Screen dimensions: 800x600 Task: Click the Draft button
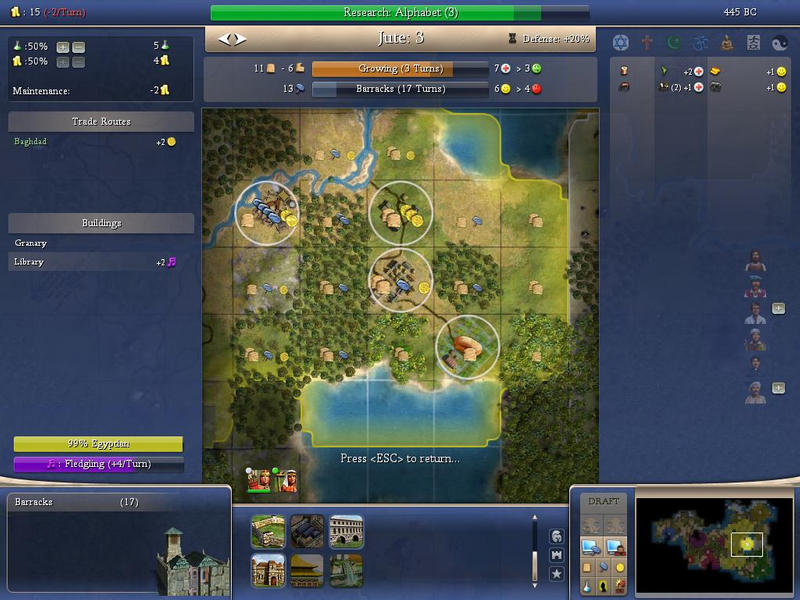(x=604, y=501)
